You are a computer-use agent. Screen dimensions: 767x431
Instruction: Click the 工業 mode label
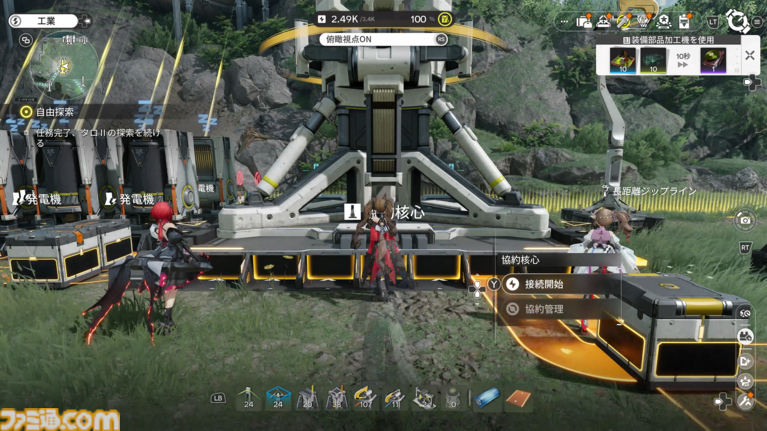click(46, 21)
